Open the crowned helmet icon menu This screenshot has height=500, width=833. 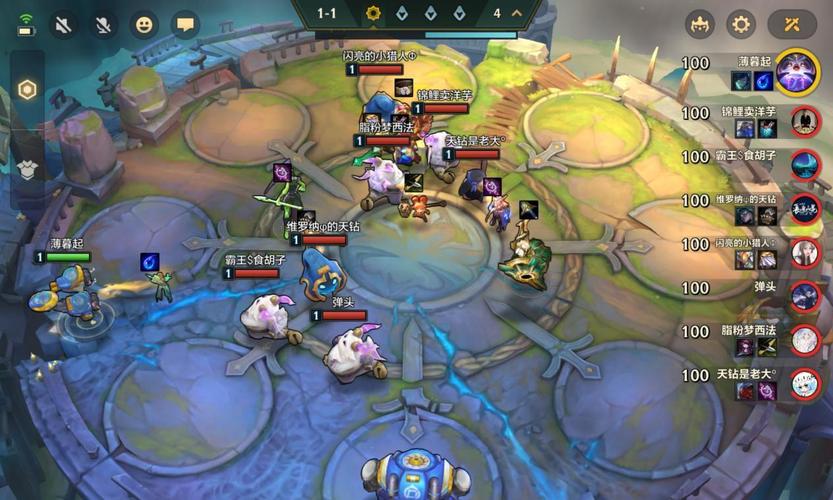pyautogui.click(x=699, y=25)
